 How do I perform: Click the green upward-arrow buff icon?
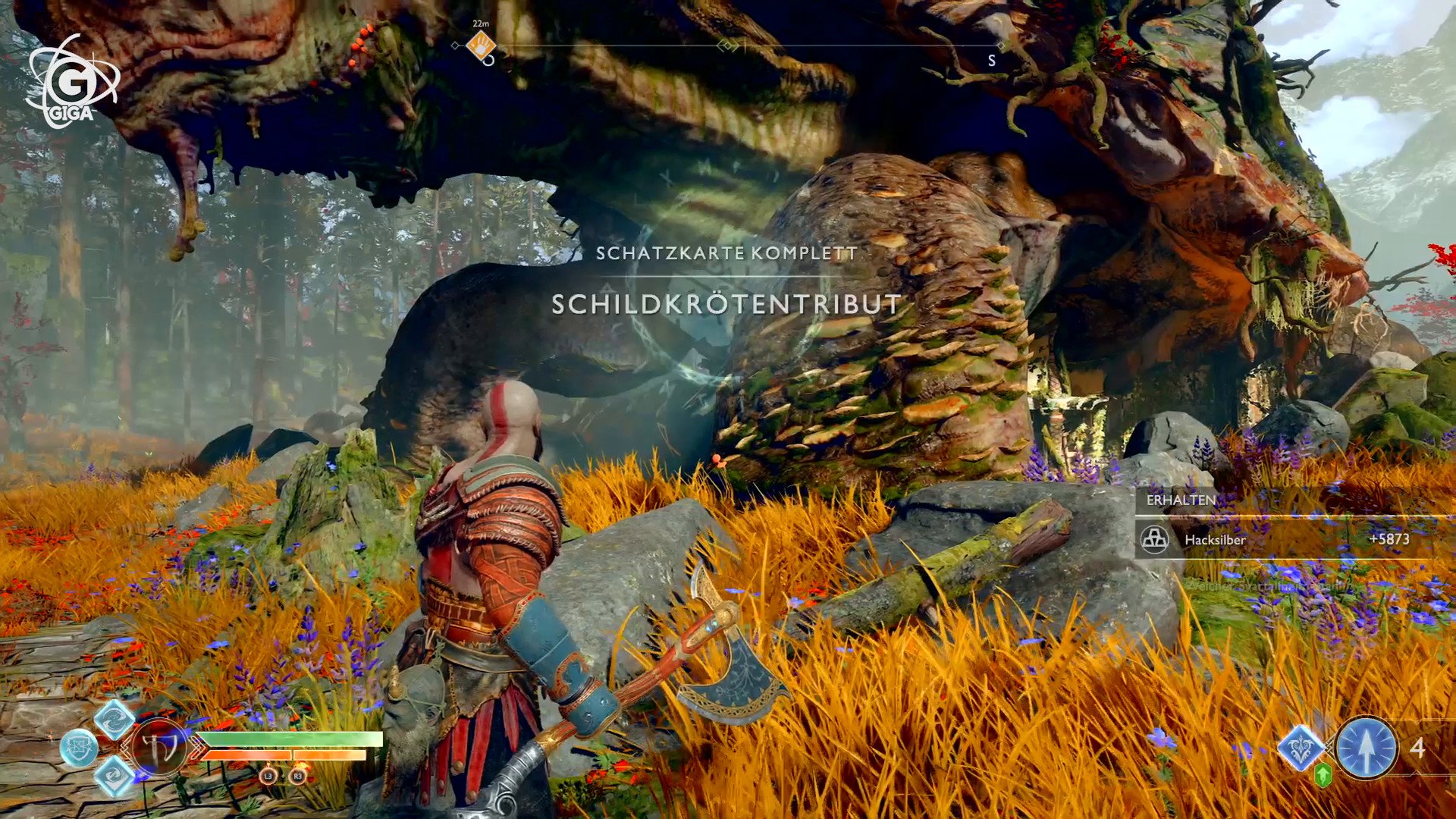(1323, 775)
